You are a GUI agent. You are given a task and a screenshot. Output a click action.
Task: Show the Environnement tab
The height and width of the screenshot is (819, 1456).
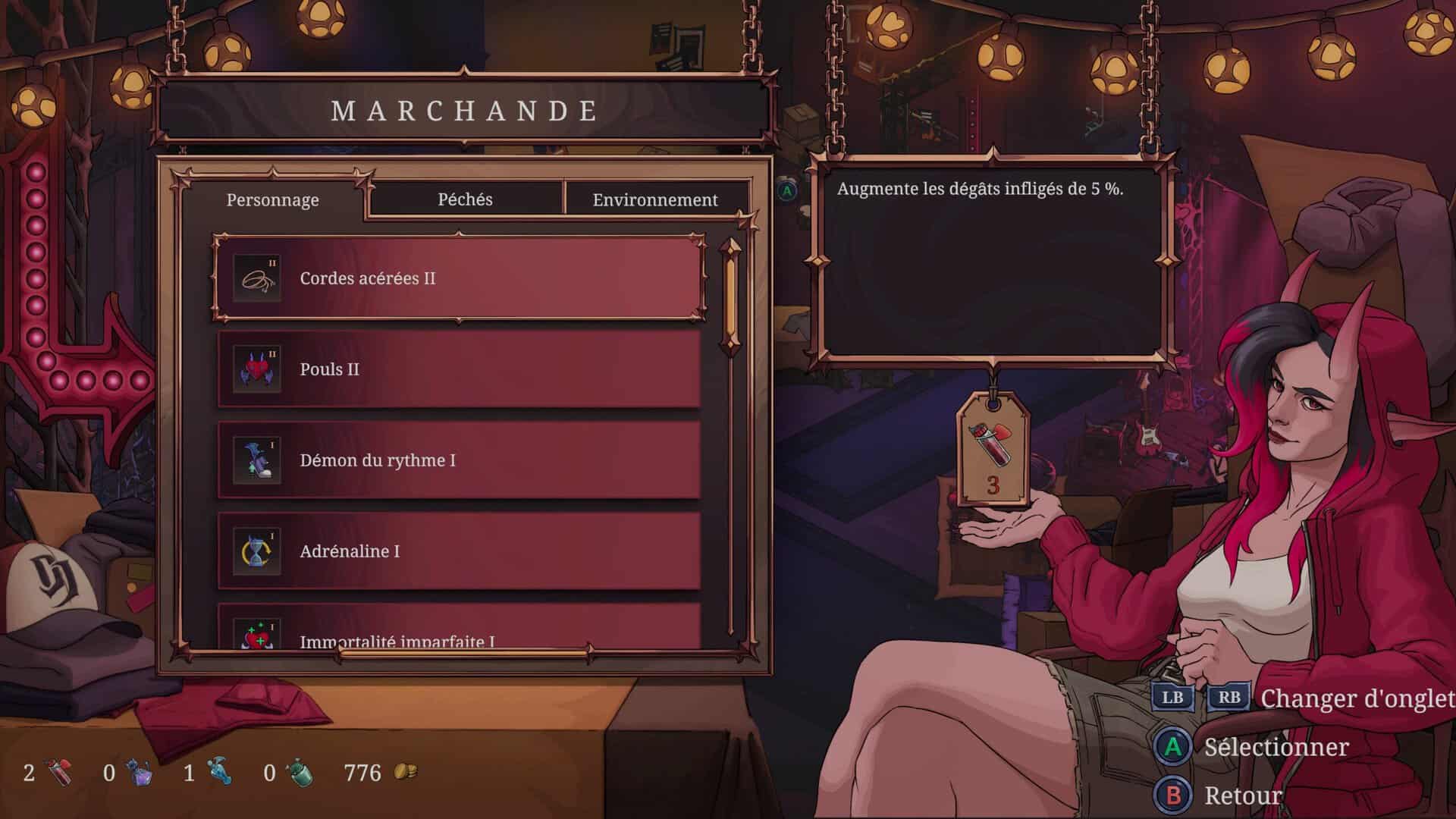[655, 200]
